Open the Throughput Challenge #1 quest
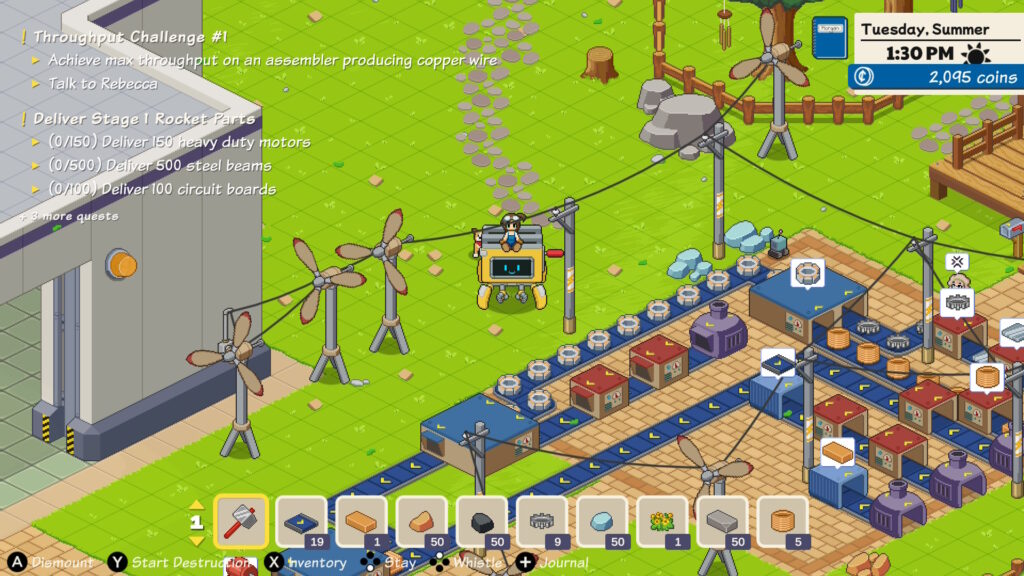Image resolution: width=1024 pixels, height=576 pixels. pyautogui.click(x=130, y=37)
